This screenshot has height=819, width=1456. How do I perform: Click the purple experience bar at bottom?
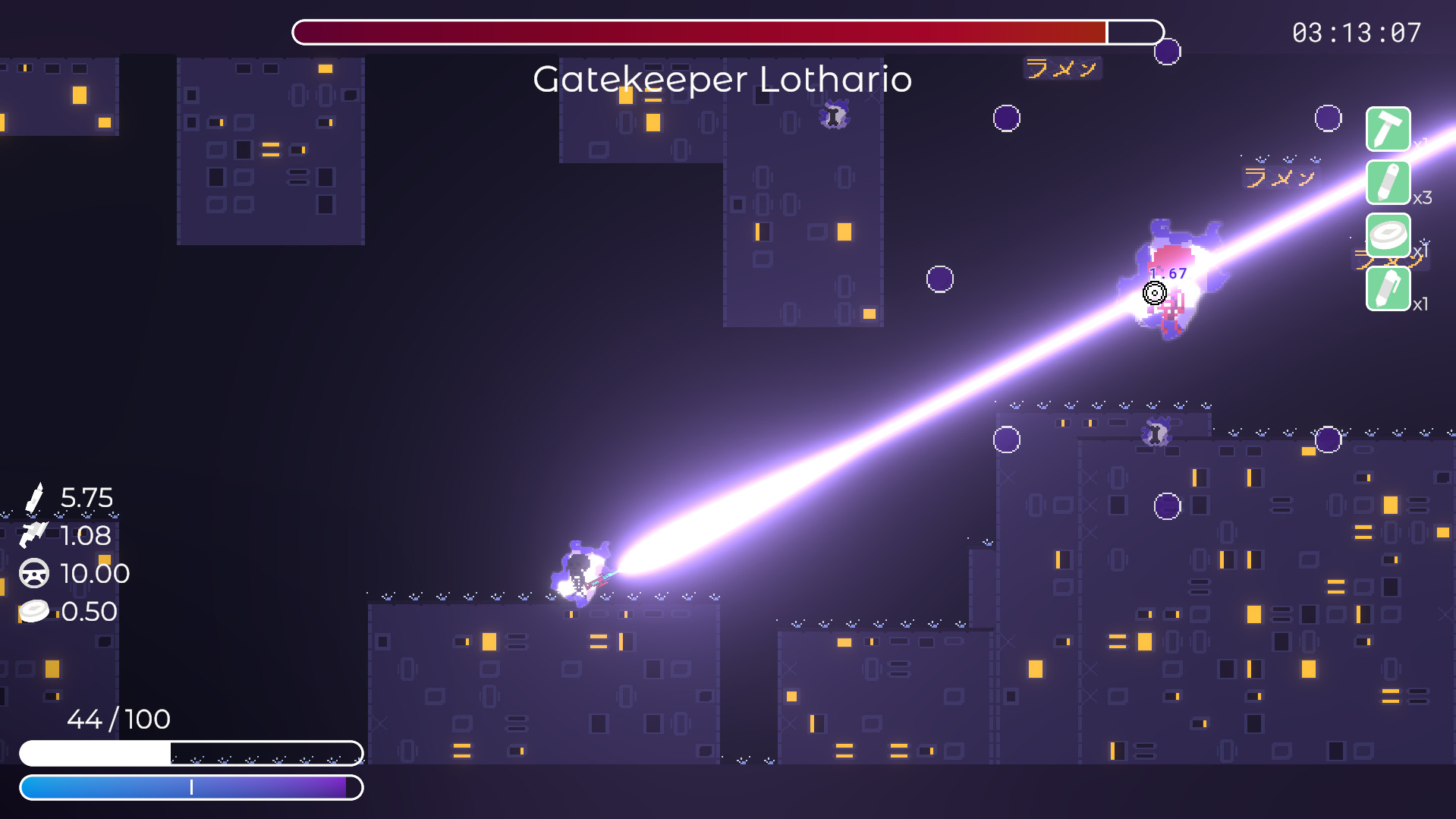pos(192,788)
